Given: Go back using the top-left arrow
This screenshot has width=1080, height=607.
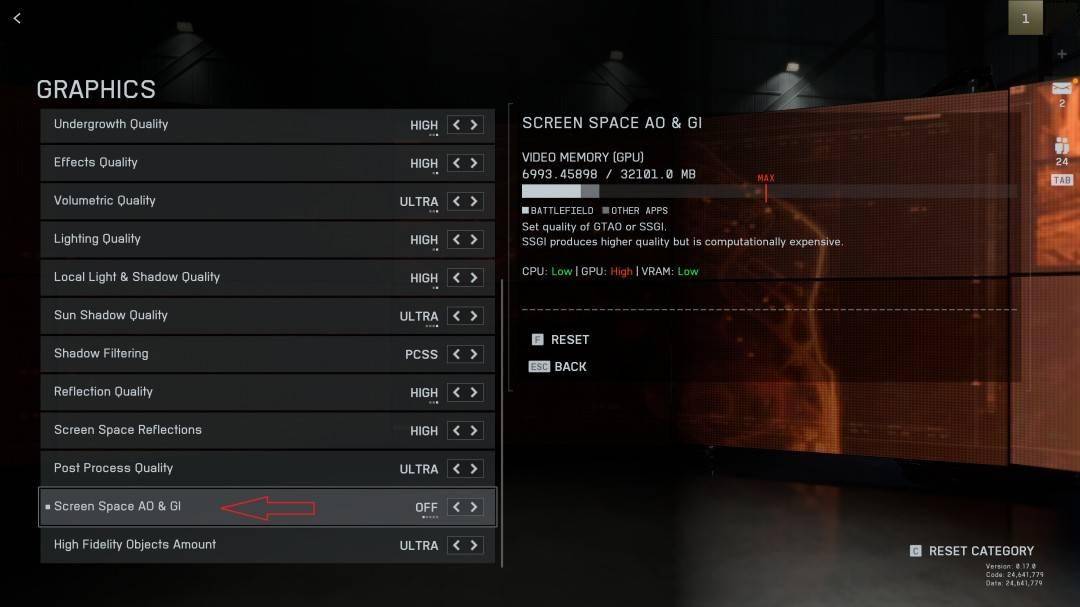Looking at the screenshot, I should tap(17, 18).
